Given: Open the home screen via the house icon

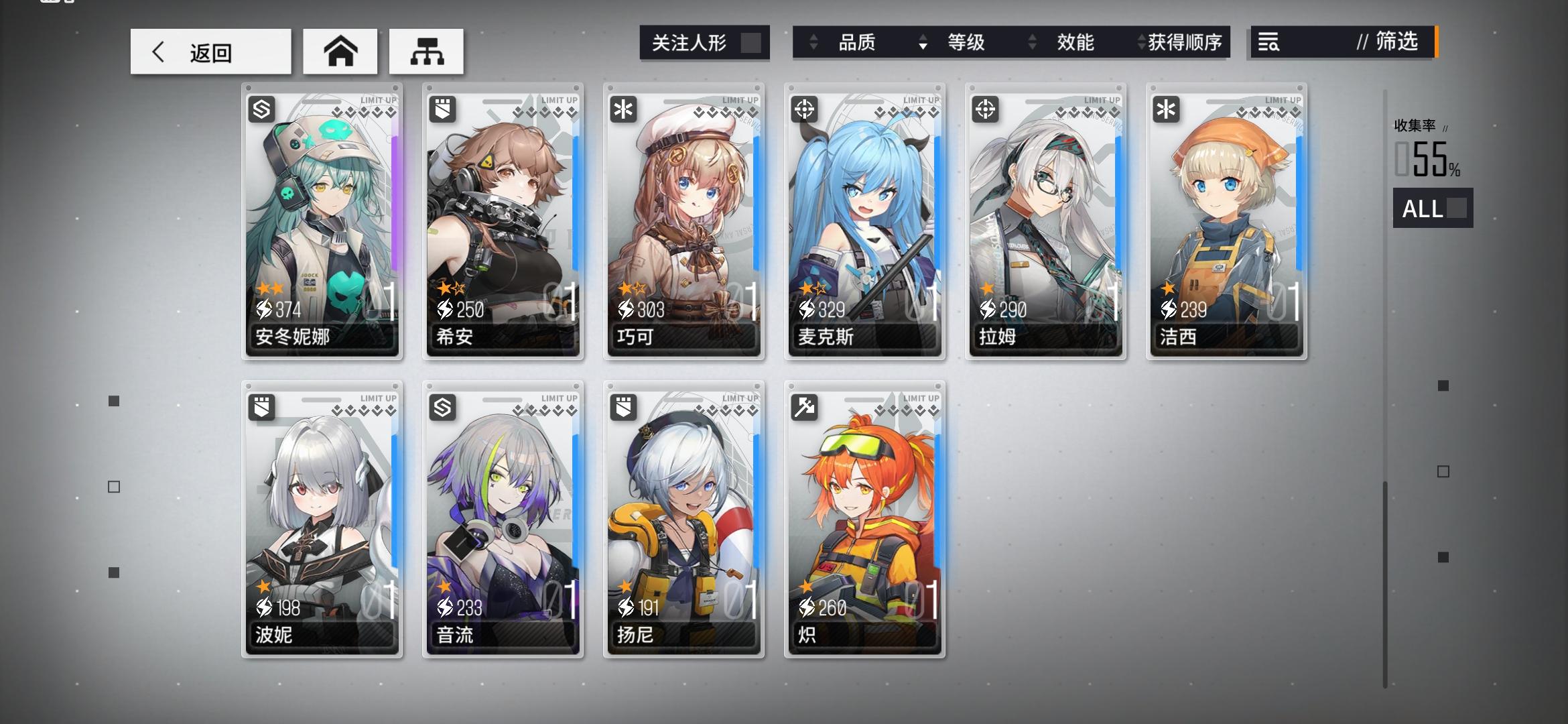Looking at the screenshot, I should coord(341,50).
